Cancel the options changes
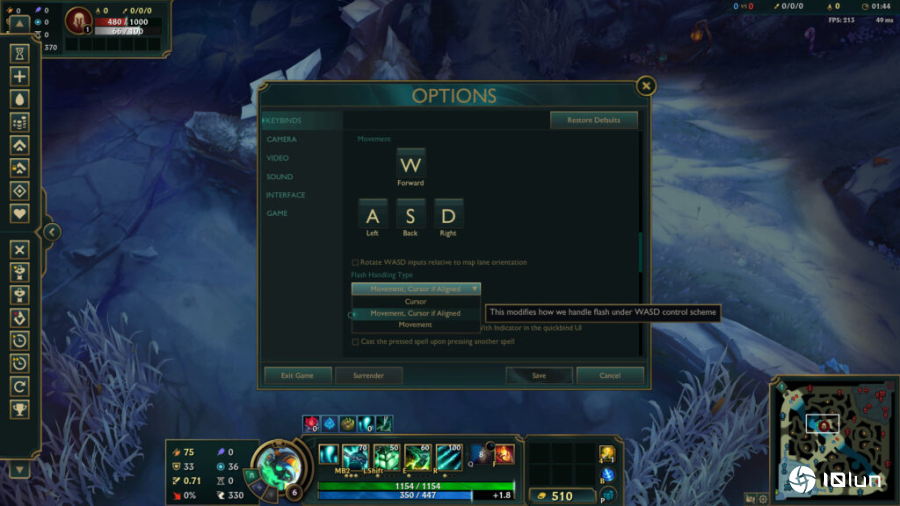 tap(611, 375)
